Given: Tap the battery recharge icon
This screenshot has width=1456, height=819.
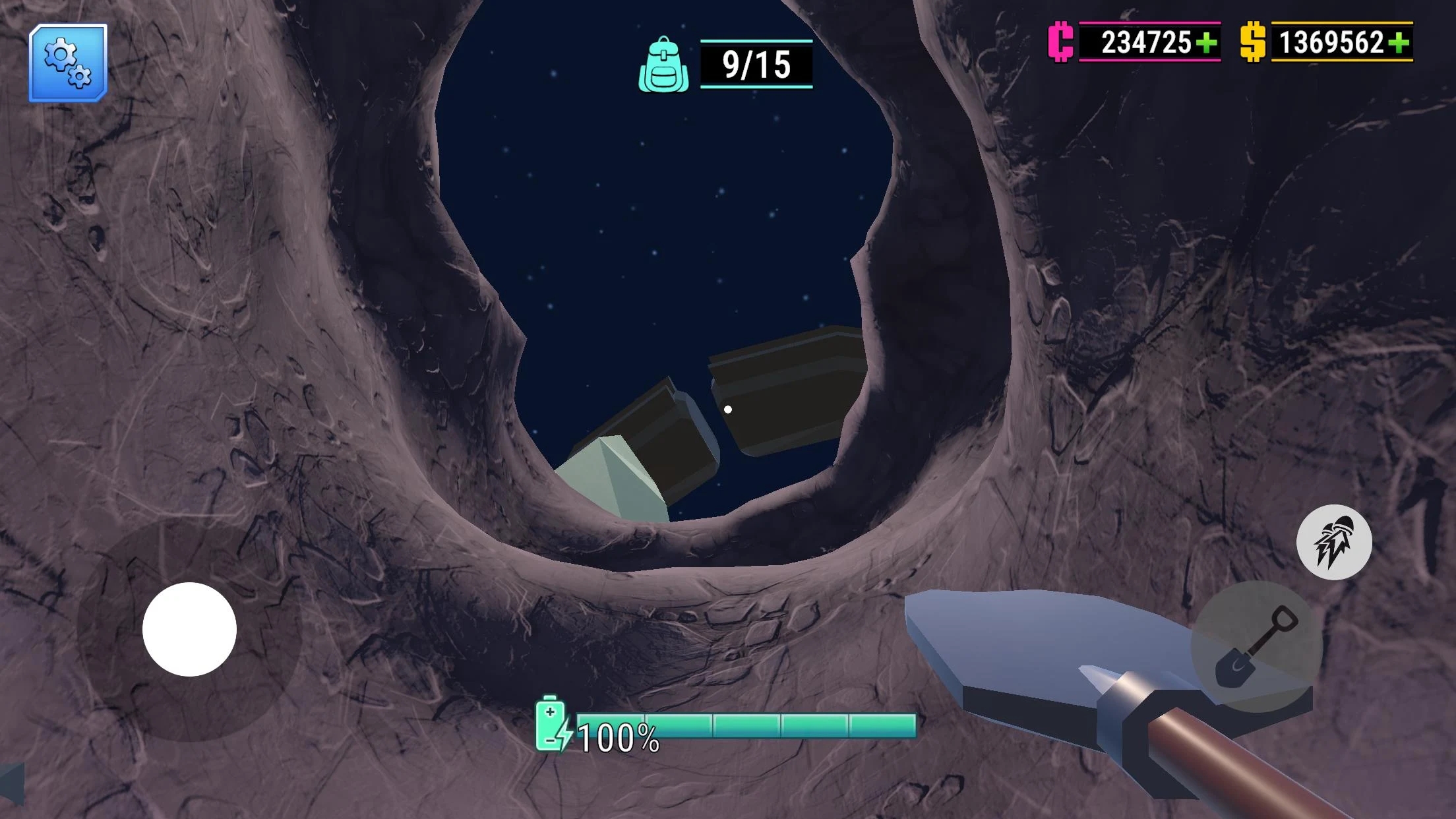Looking at the screenshot, I should tap(552, 724).
